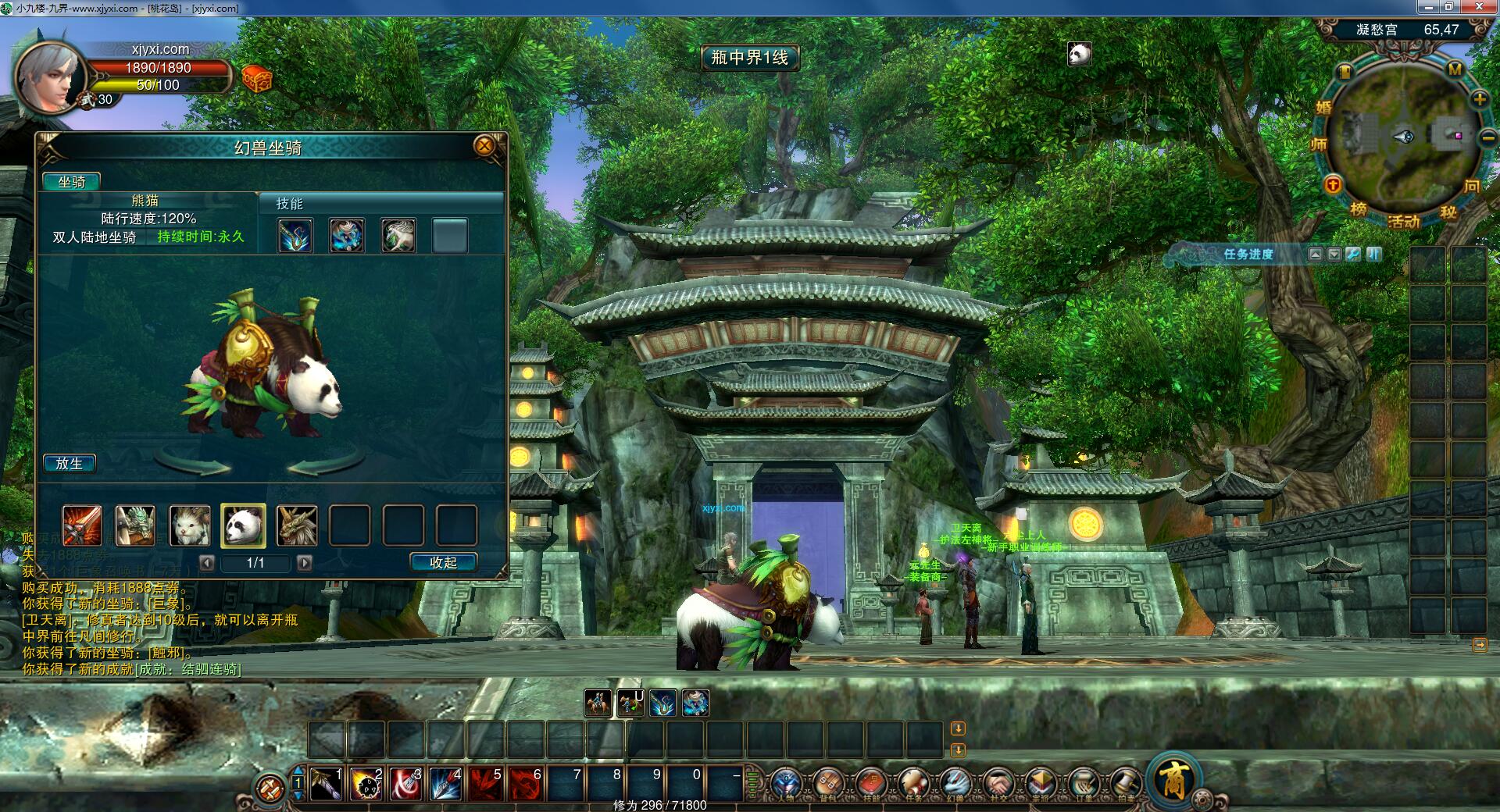Zoom in the minimap with plus button

[1480, 99]
